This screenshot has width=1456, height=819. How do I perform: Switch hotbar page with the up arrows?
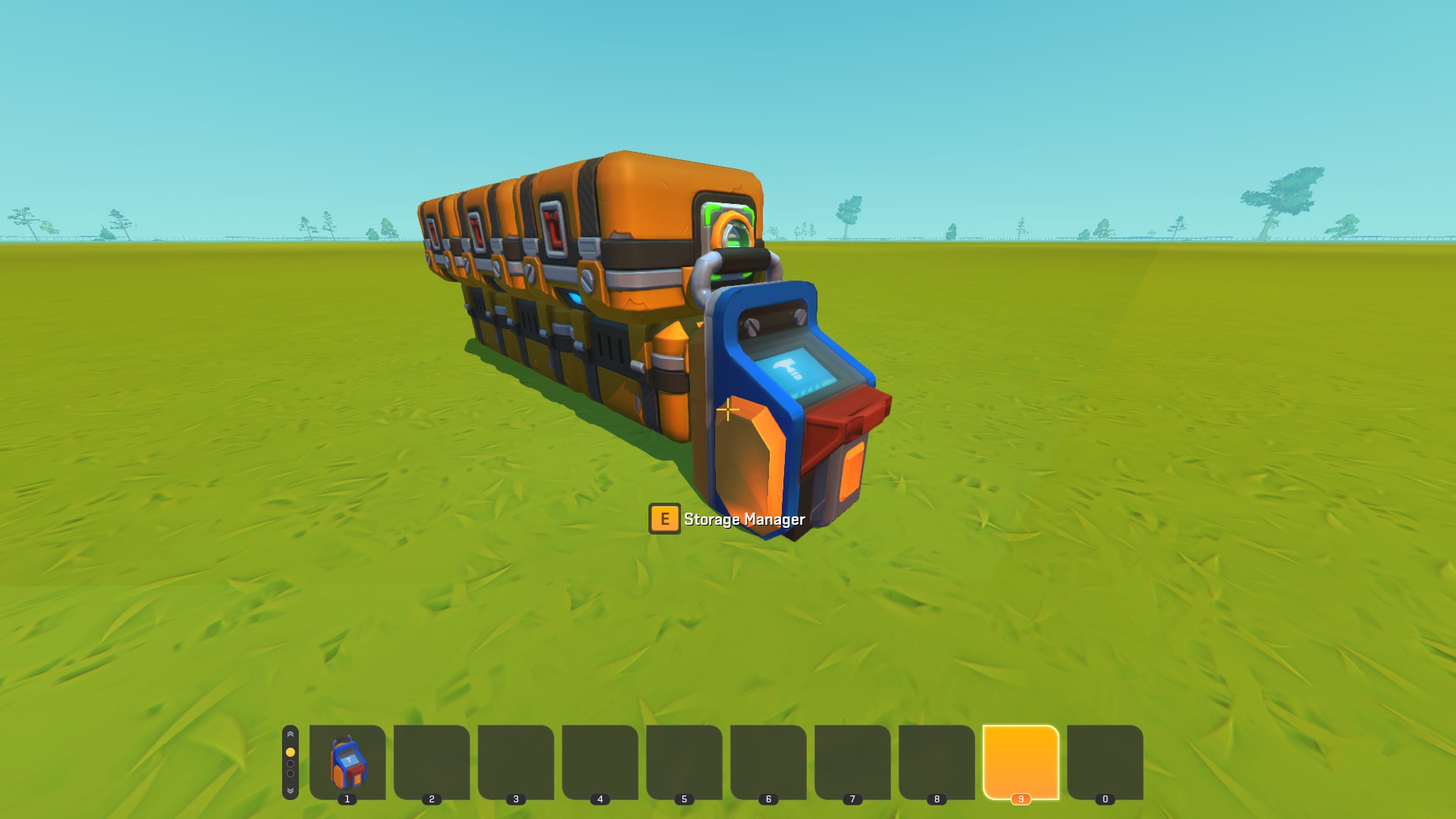[290, 735]
